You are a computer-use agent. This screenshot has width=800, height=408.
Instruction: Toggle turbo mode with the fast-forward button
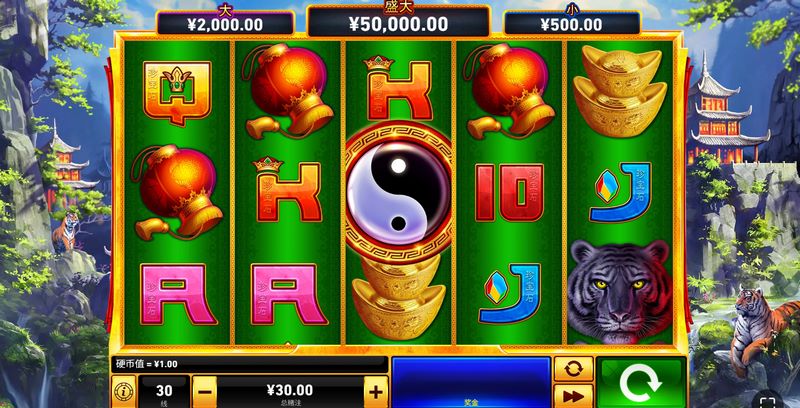point(574,395)
